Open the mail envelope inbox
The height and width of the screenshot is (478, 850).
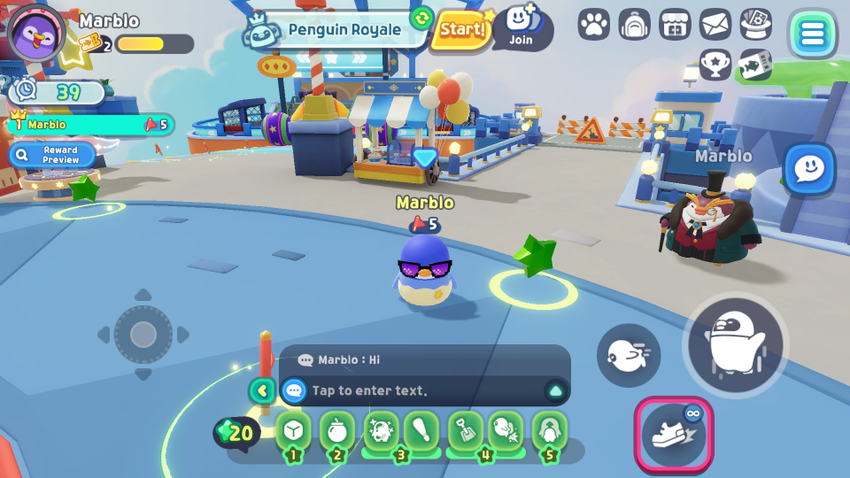[715, 25]
